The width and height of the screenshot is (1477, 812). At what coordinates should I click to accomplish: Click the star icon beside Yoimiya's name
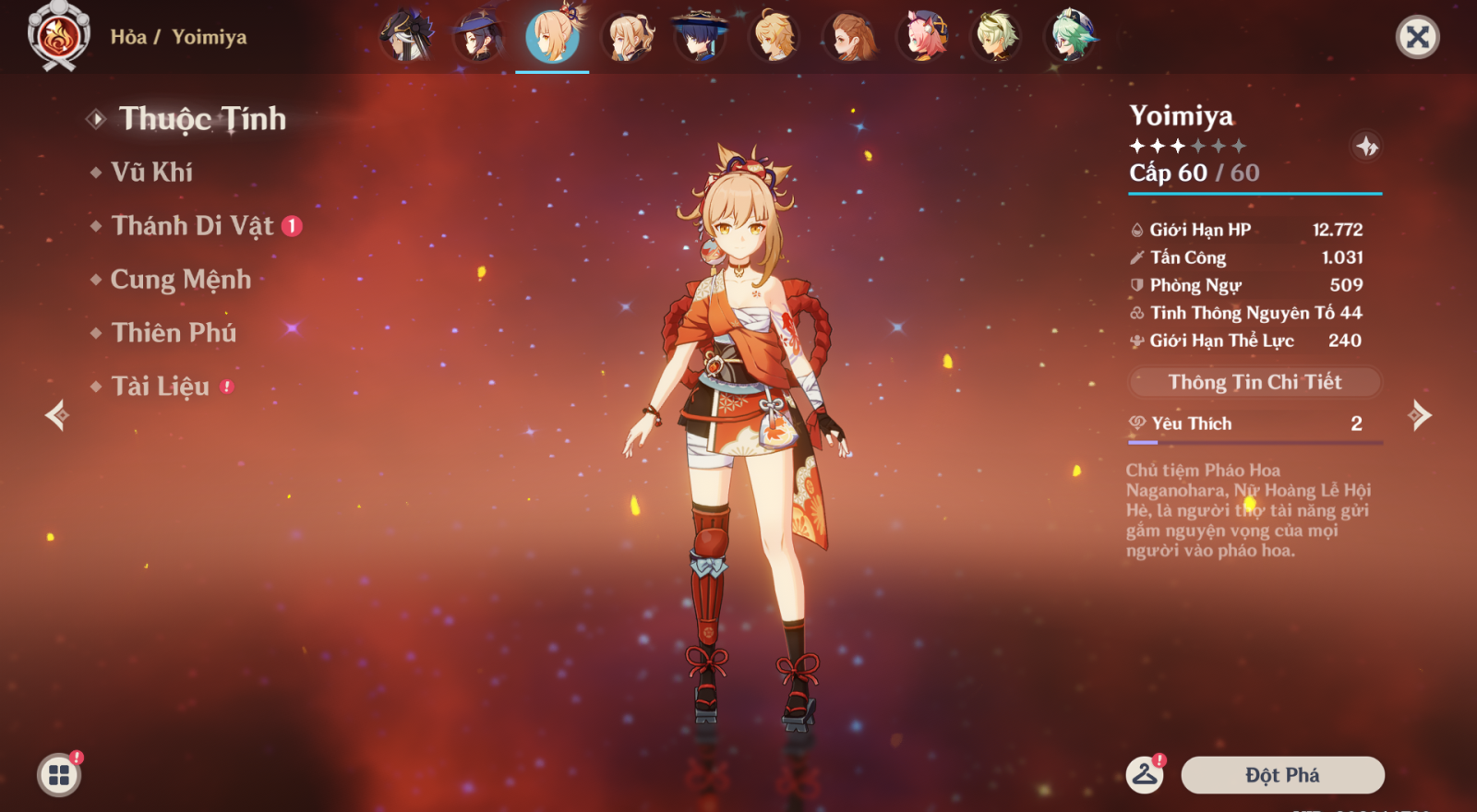click(x=1366, y=146)
